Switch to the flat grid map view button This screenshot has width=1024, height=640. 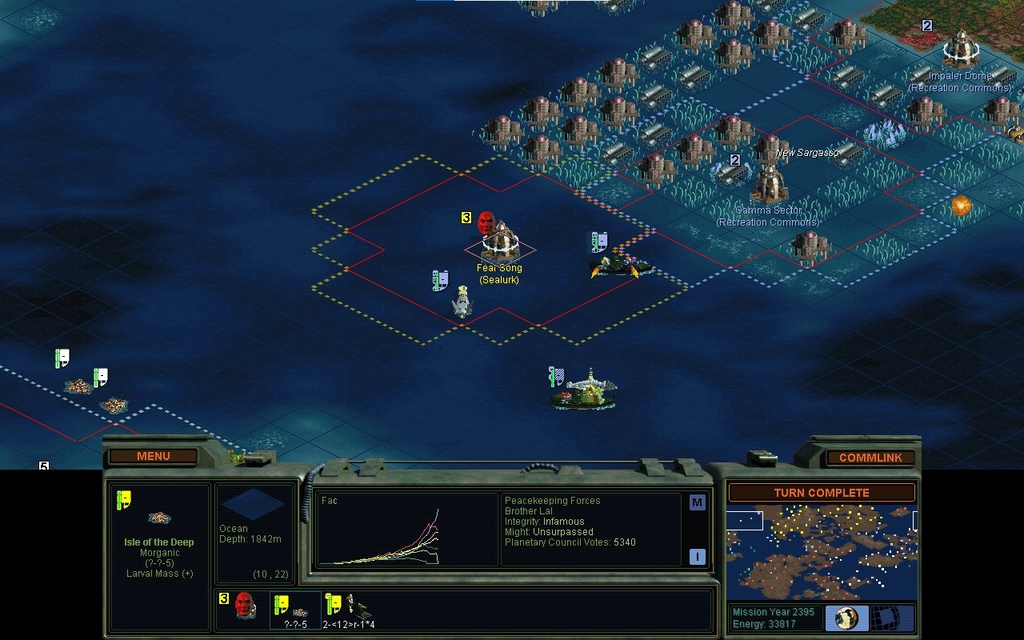884,617
